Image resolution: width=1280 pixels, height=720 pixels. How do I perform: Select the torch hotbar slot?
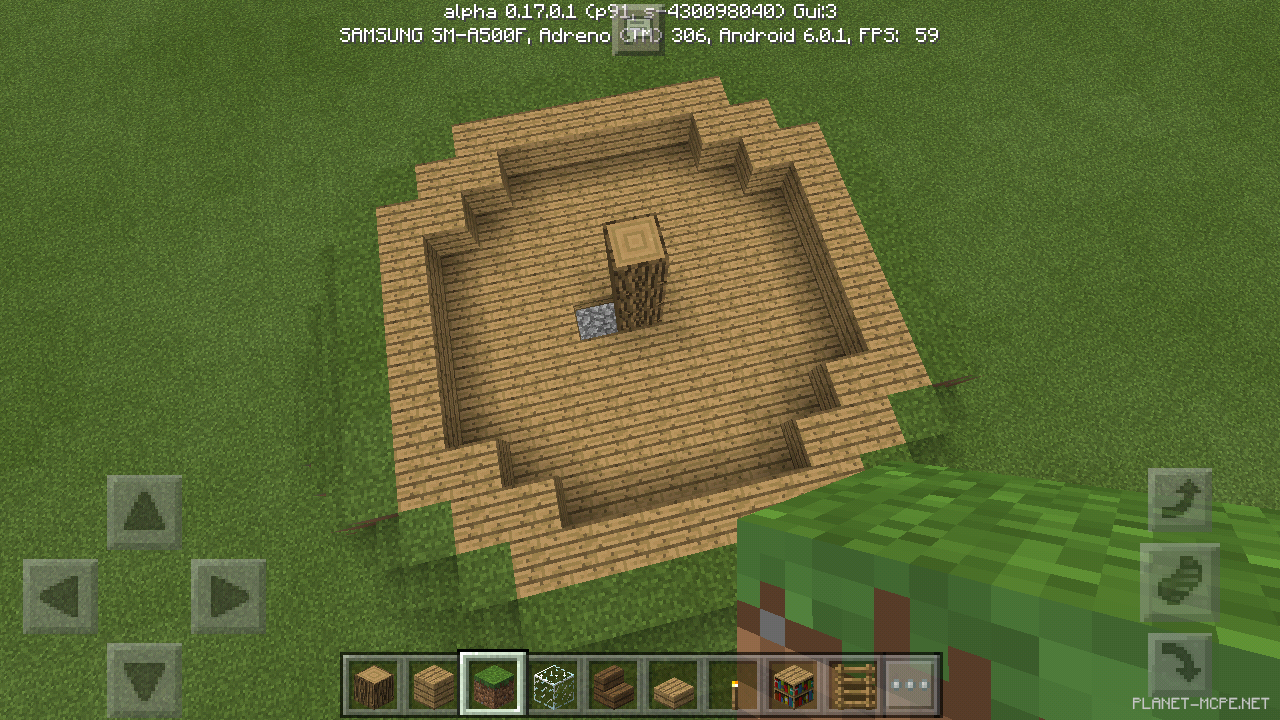[x=731, y=685]
